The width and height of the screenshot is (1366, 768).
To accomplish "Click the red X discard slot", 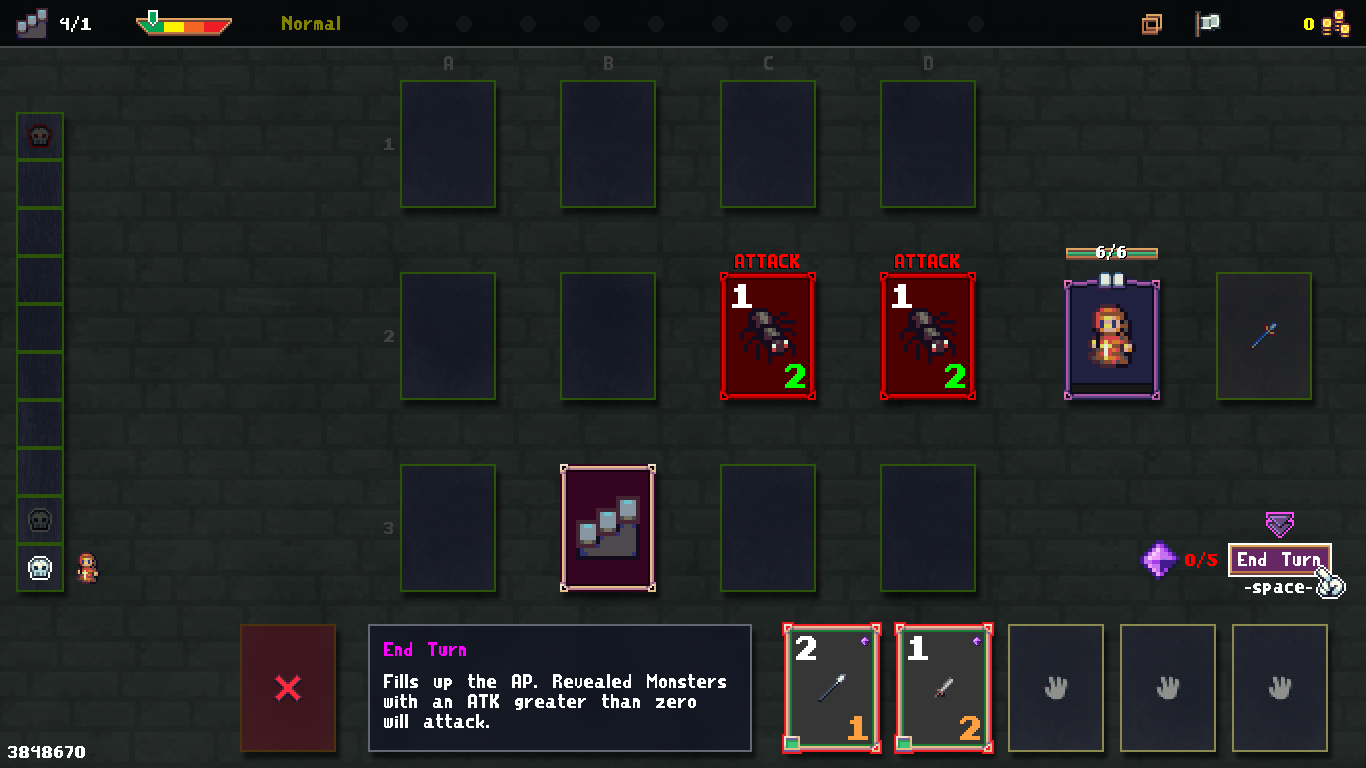I will 288,688.
